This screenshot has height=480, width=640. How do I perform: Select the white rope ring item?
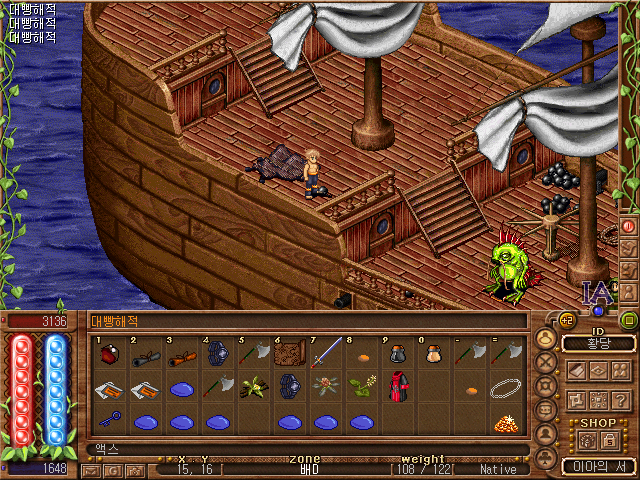(x=506, y=388)
